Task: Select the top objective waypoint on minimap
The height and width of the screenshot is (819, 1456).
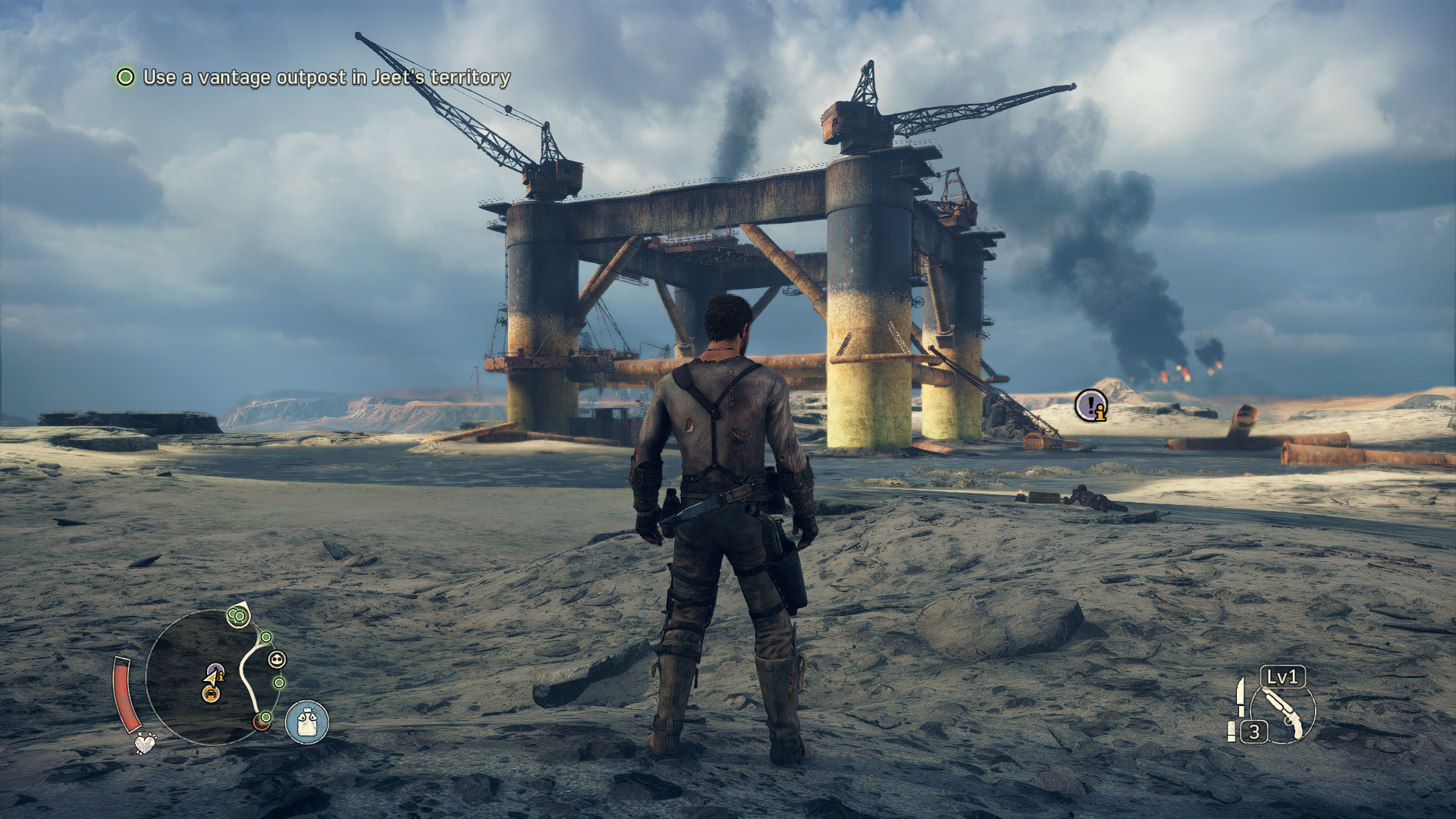Action: coord(238,617)
